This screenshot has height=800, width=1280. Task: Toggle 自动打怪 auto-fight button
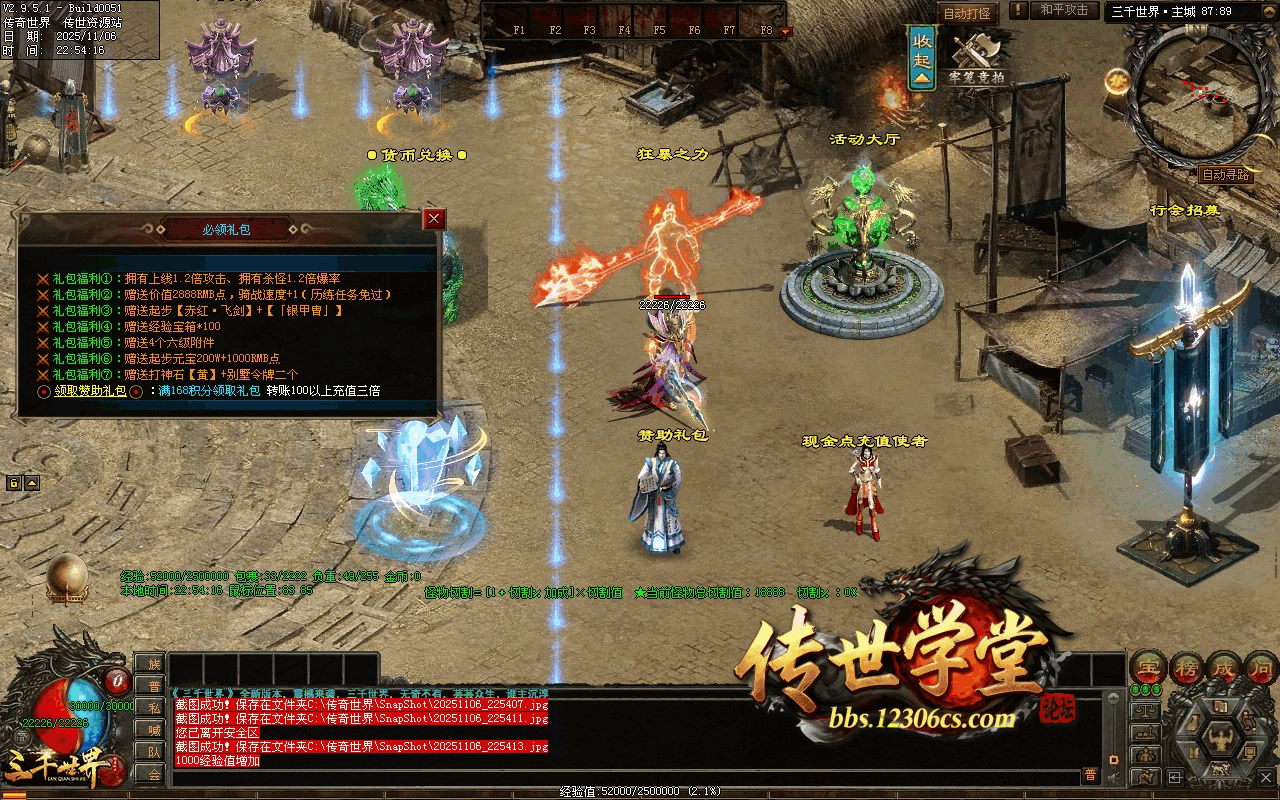(967, 13)
